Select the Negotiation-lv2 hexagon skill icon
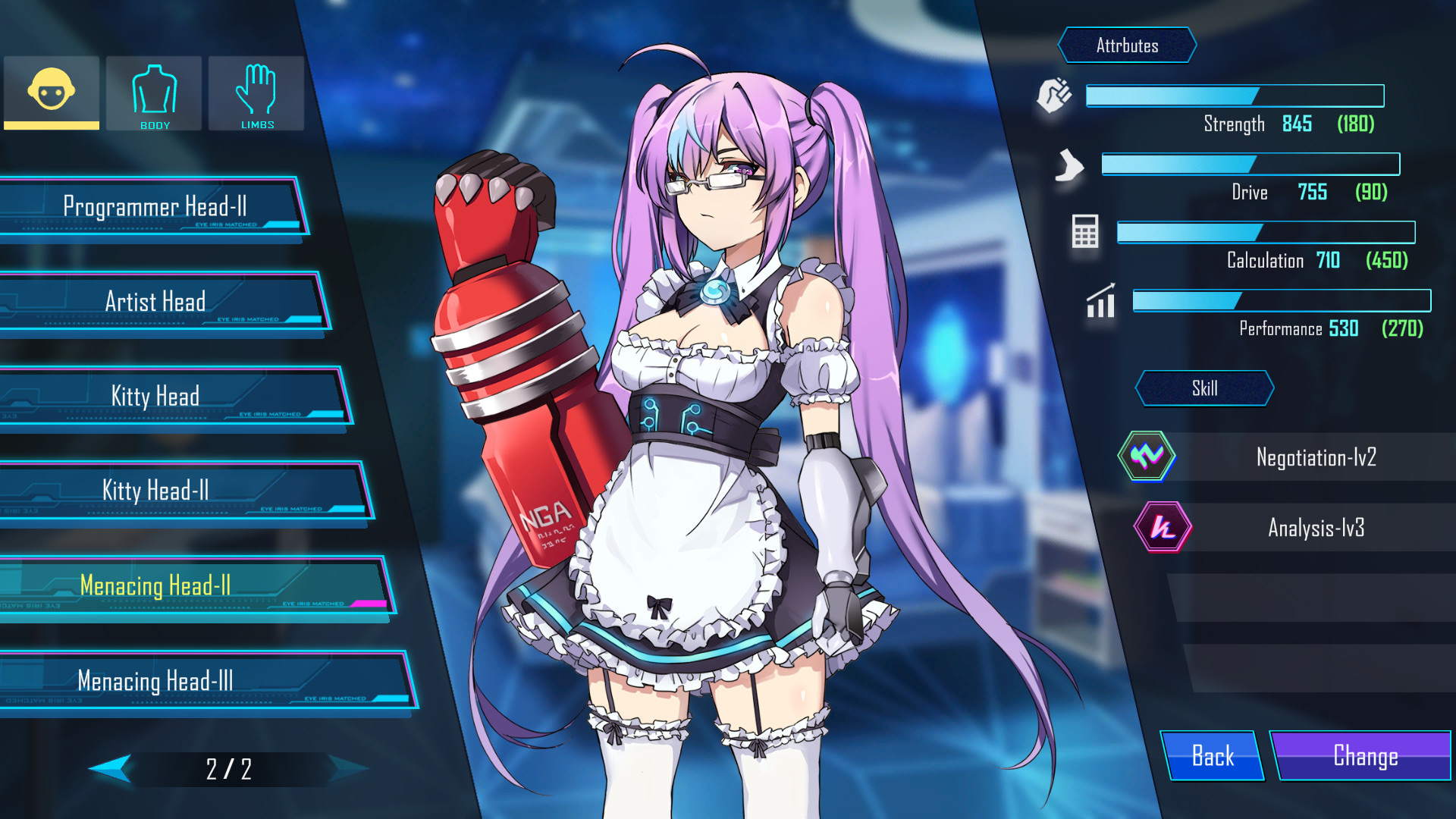The height and width of the screenshot is (819, 1456). pos(1148,456)
